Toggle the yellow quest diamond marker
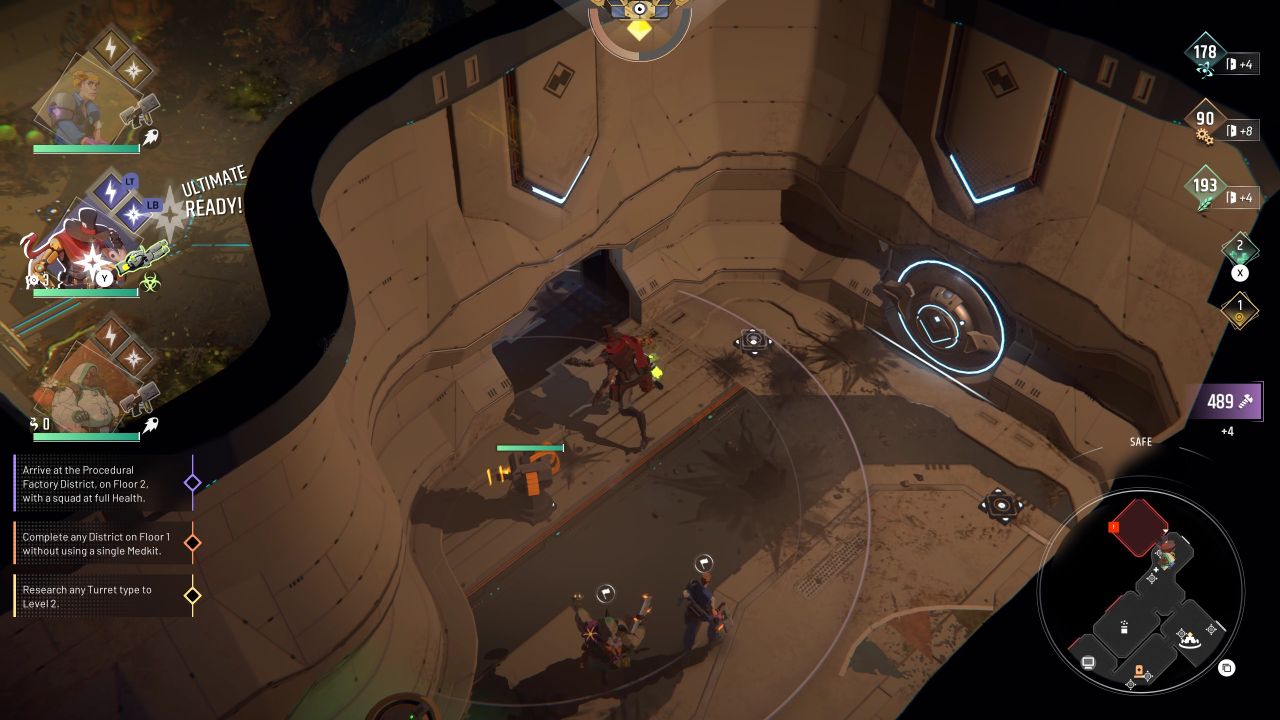 (x=191, y=594)
